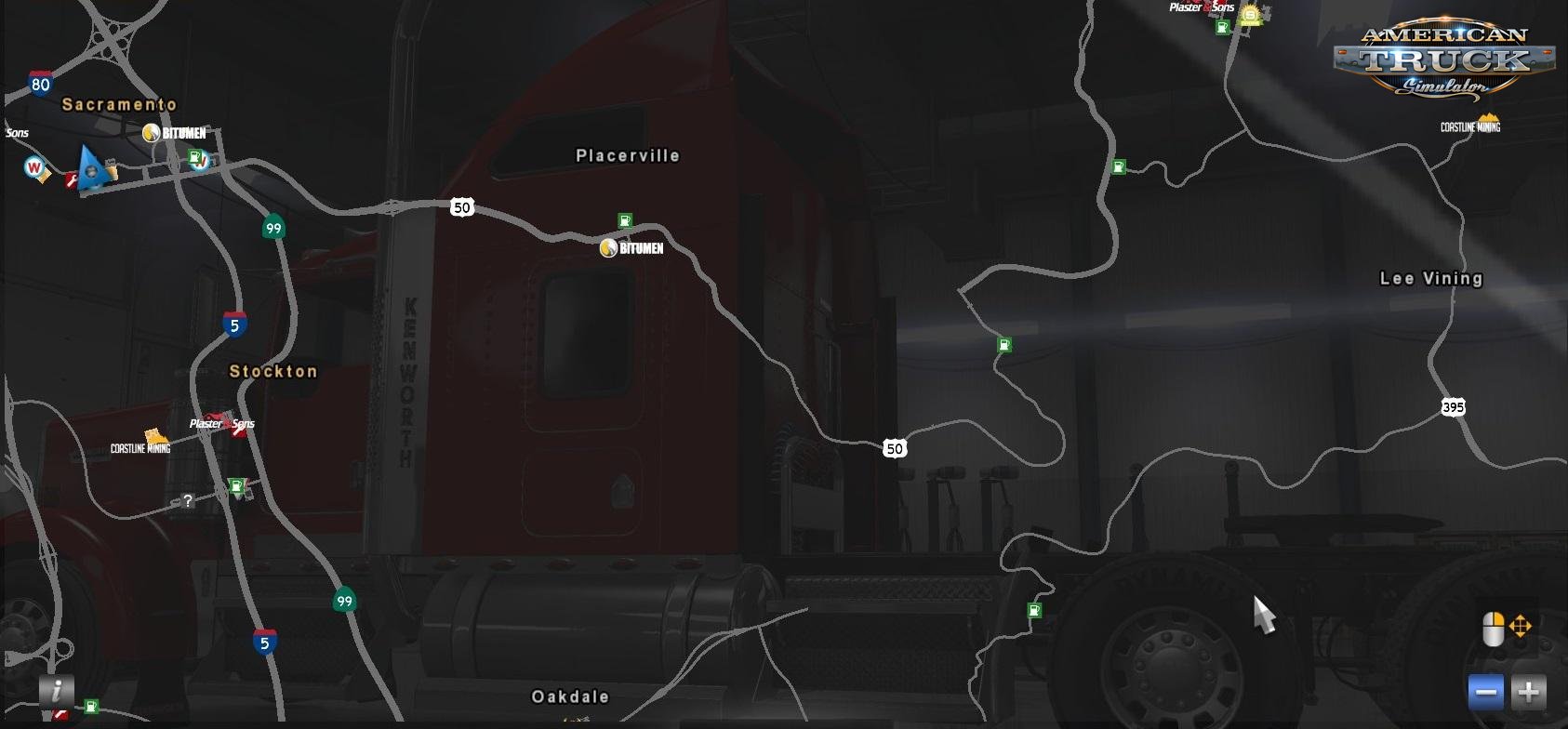Select the Interstate 5 shield near Stockton
Image resolution: width=1568 pixels, height=729 pixels.
pyautogui.click(x=235, y=325)
